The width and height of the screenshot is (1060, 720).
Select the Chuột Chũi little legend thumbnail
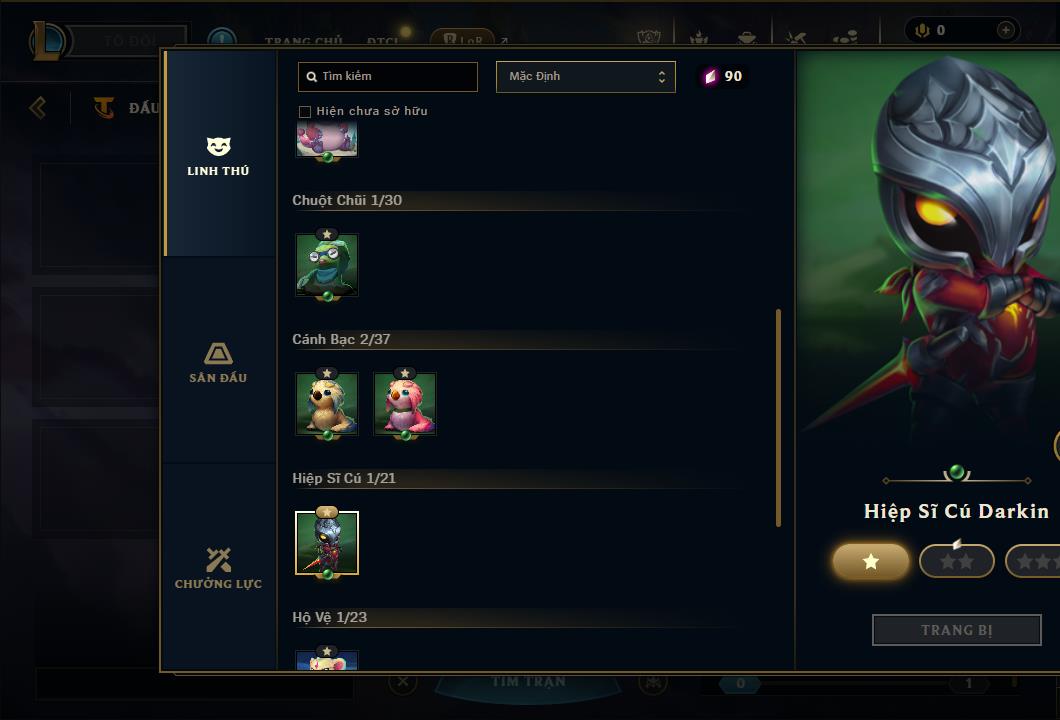[x=327, y=265]
